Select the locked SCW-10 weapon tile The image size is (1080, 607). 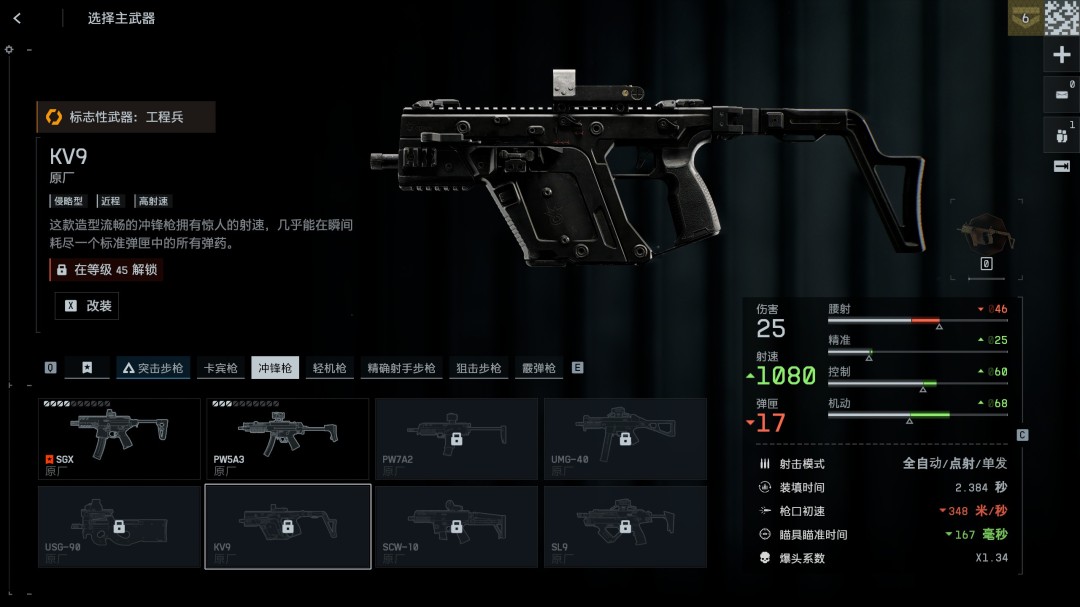pyautogui.click(x=456, y=526)
